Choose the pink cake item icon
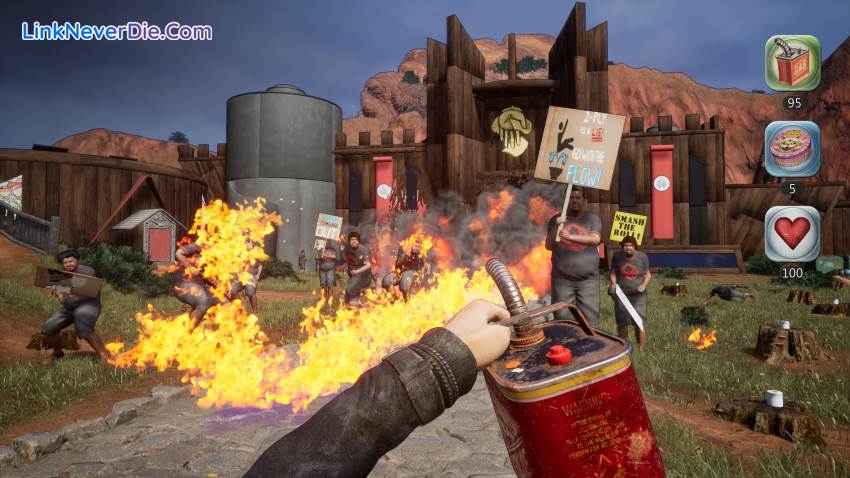Image resolution: width=850 pixels, height=478 pixels. pos(792,149)
